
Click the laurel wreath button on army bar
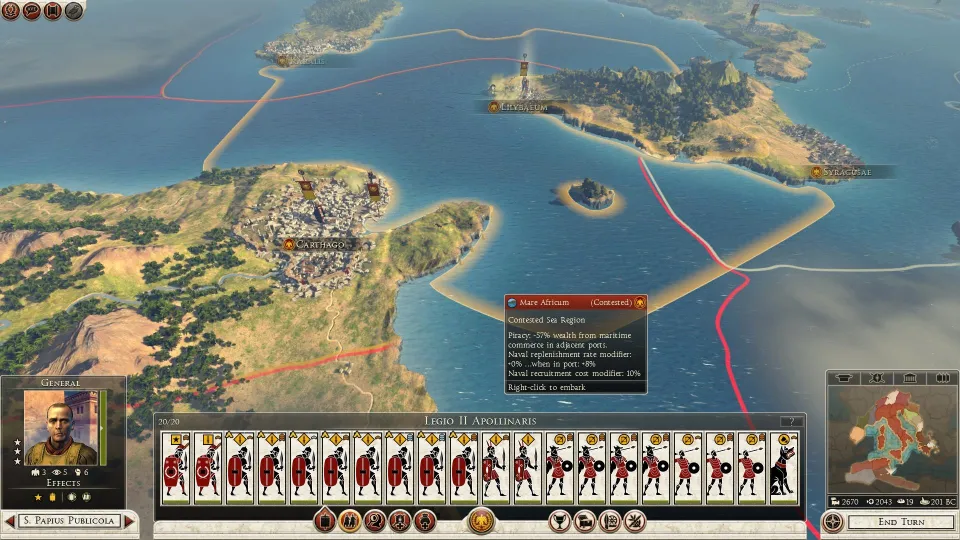click(482, 520)
